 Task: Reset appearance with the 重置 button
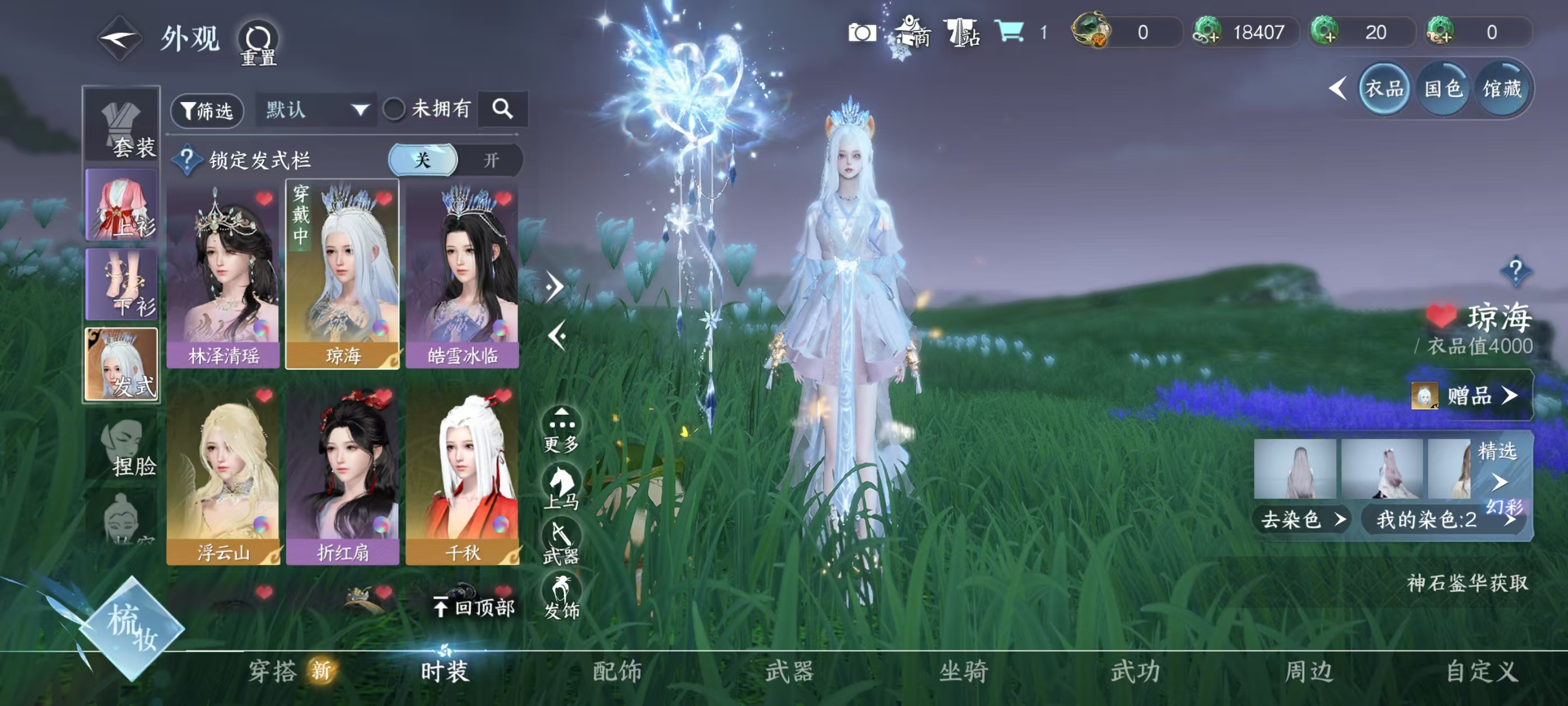[258, 44]
